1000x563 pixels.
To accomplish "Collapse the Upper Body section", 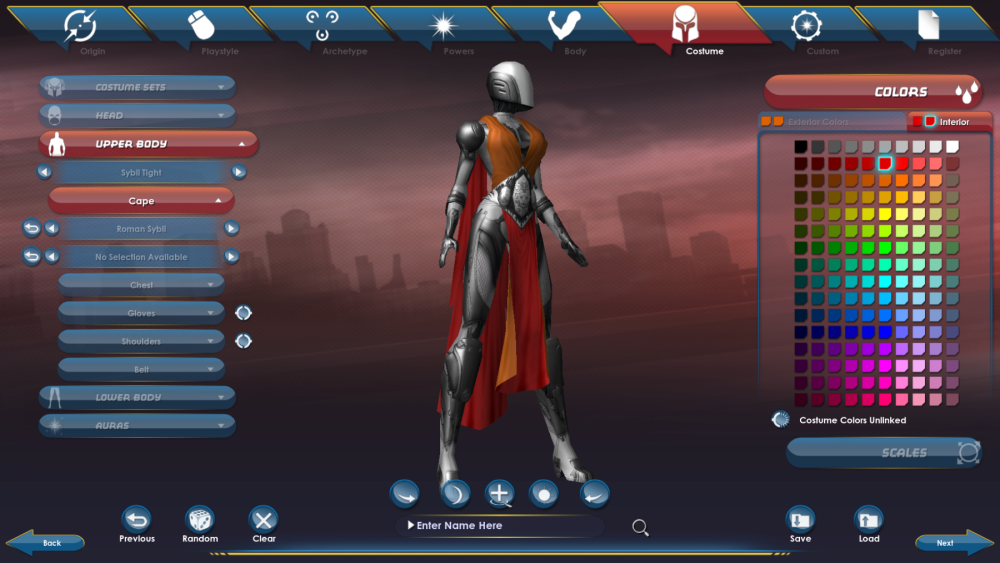I will click(x=149, y=144).
